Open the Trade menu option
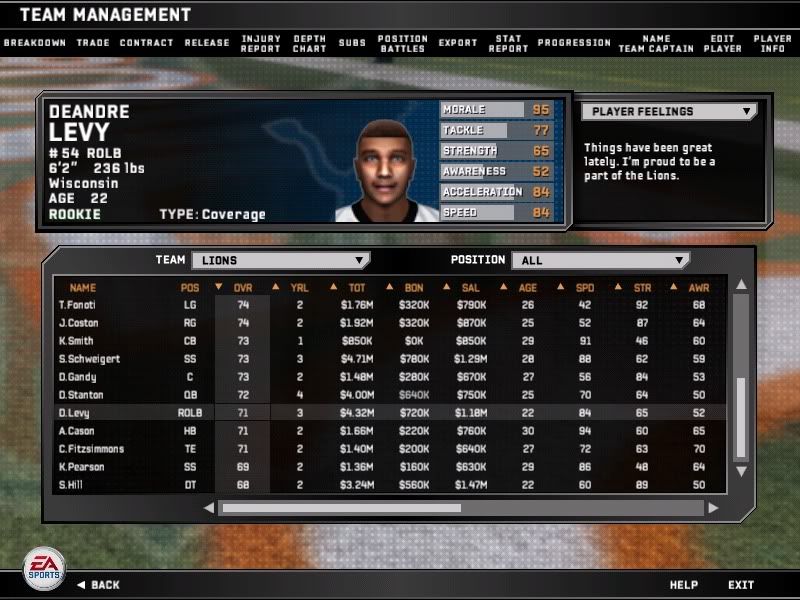This screenshot has height=600, width=800. click(x=93, y=43)
